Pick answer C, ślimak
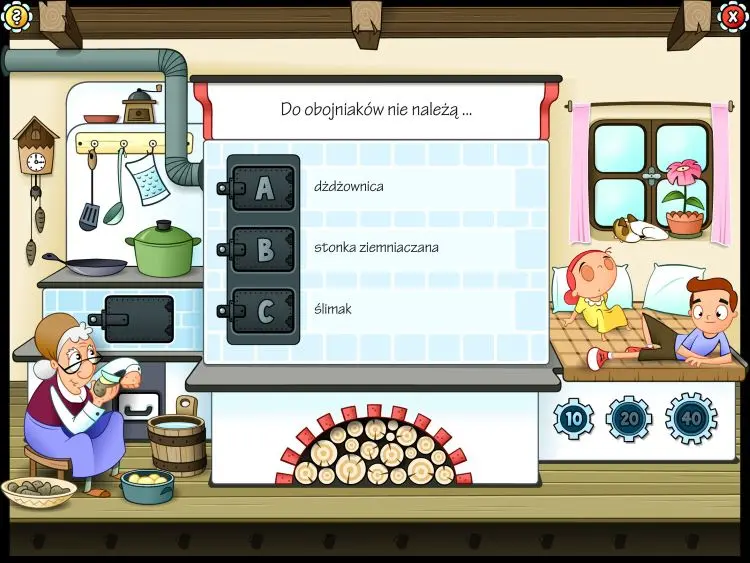750x563 pixels. [x=263, y=311]
